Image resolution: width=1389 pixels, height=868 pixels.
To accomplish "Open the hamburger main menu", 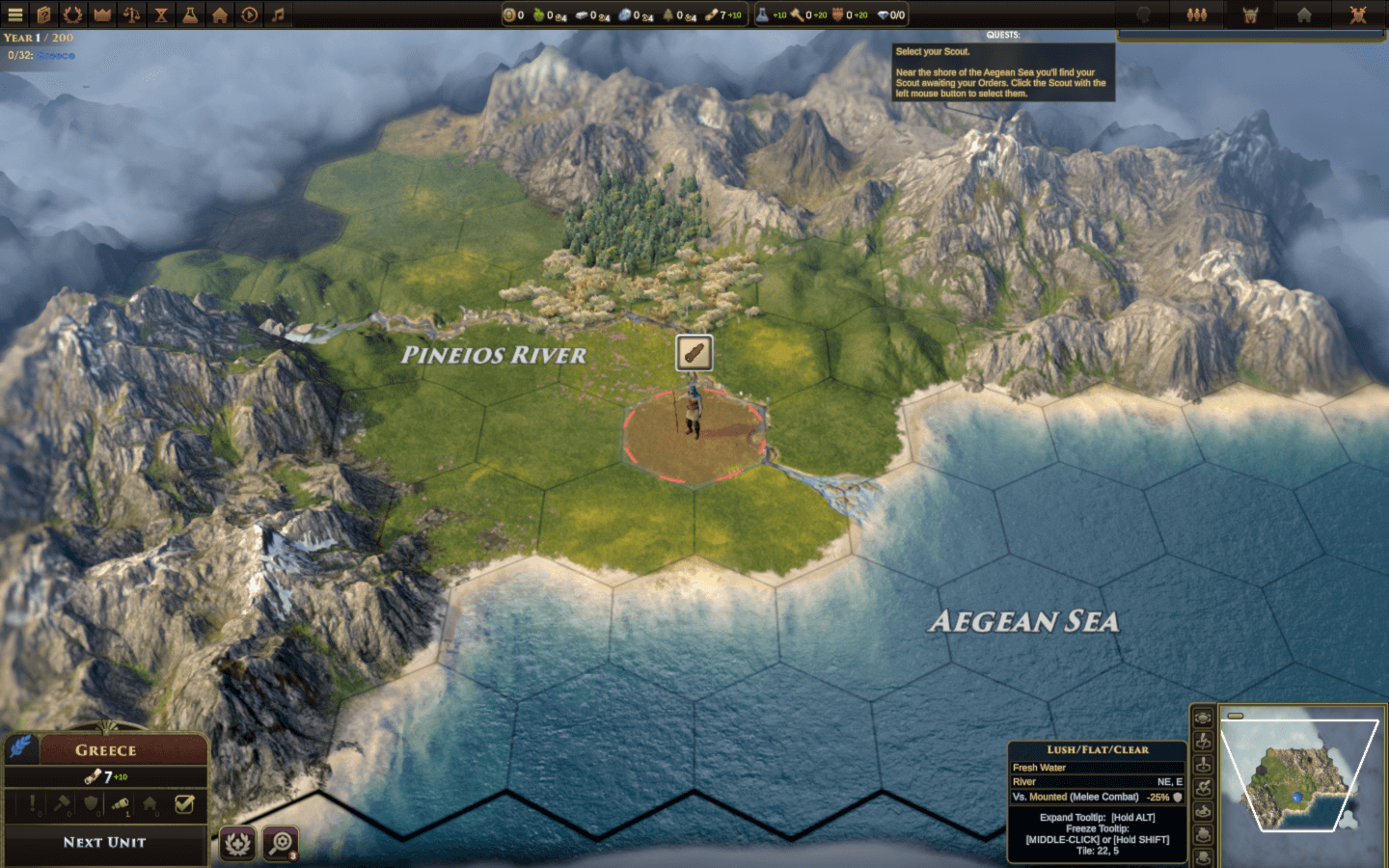I will click(x=14, y=14).
